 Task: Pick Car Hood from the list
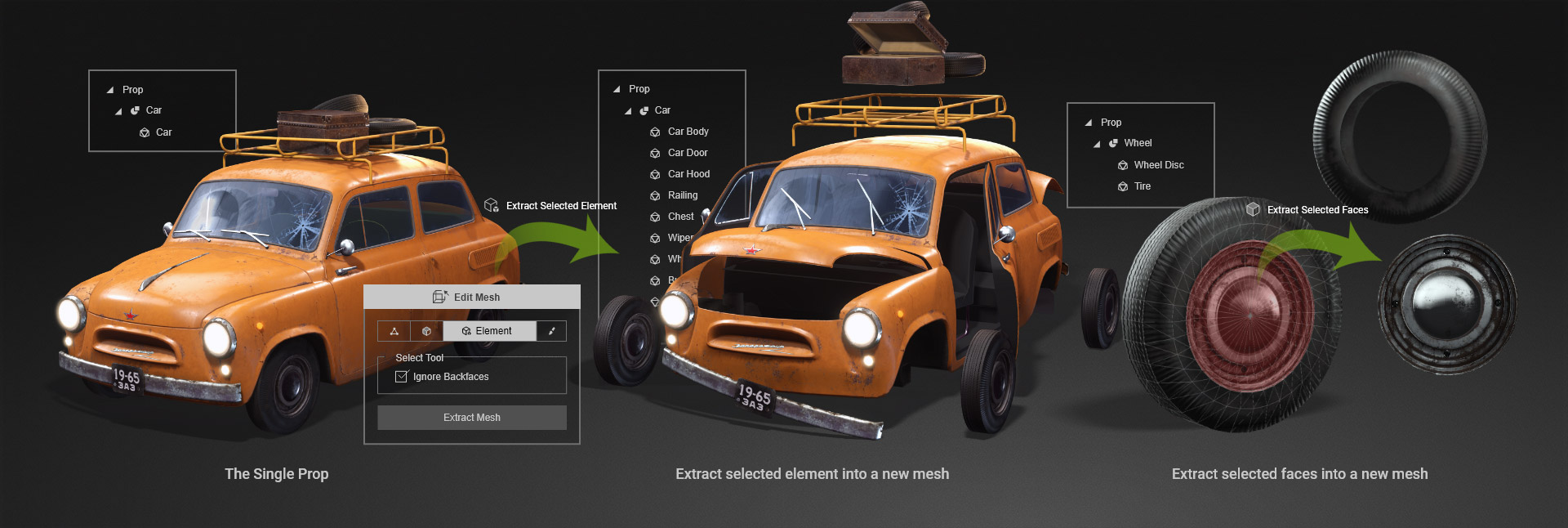coord(688,174)
